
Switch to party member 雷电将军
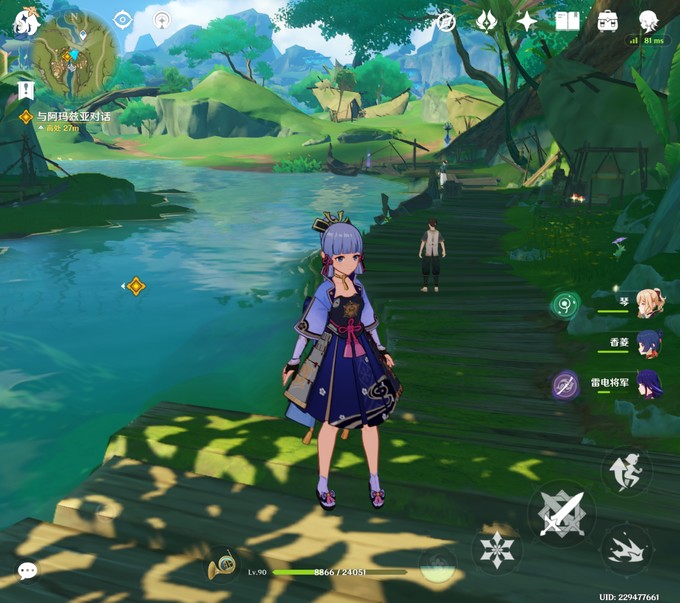pos(648,384)
